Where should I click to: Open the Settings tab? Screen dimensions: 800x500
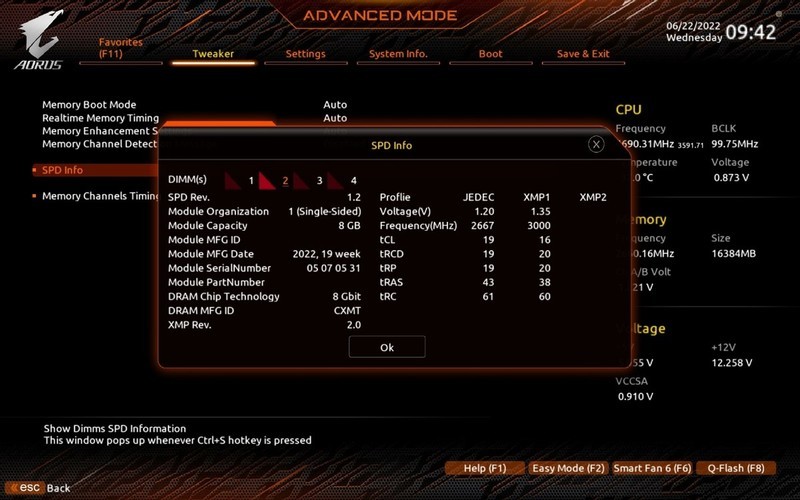point(305,54)
